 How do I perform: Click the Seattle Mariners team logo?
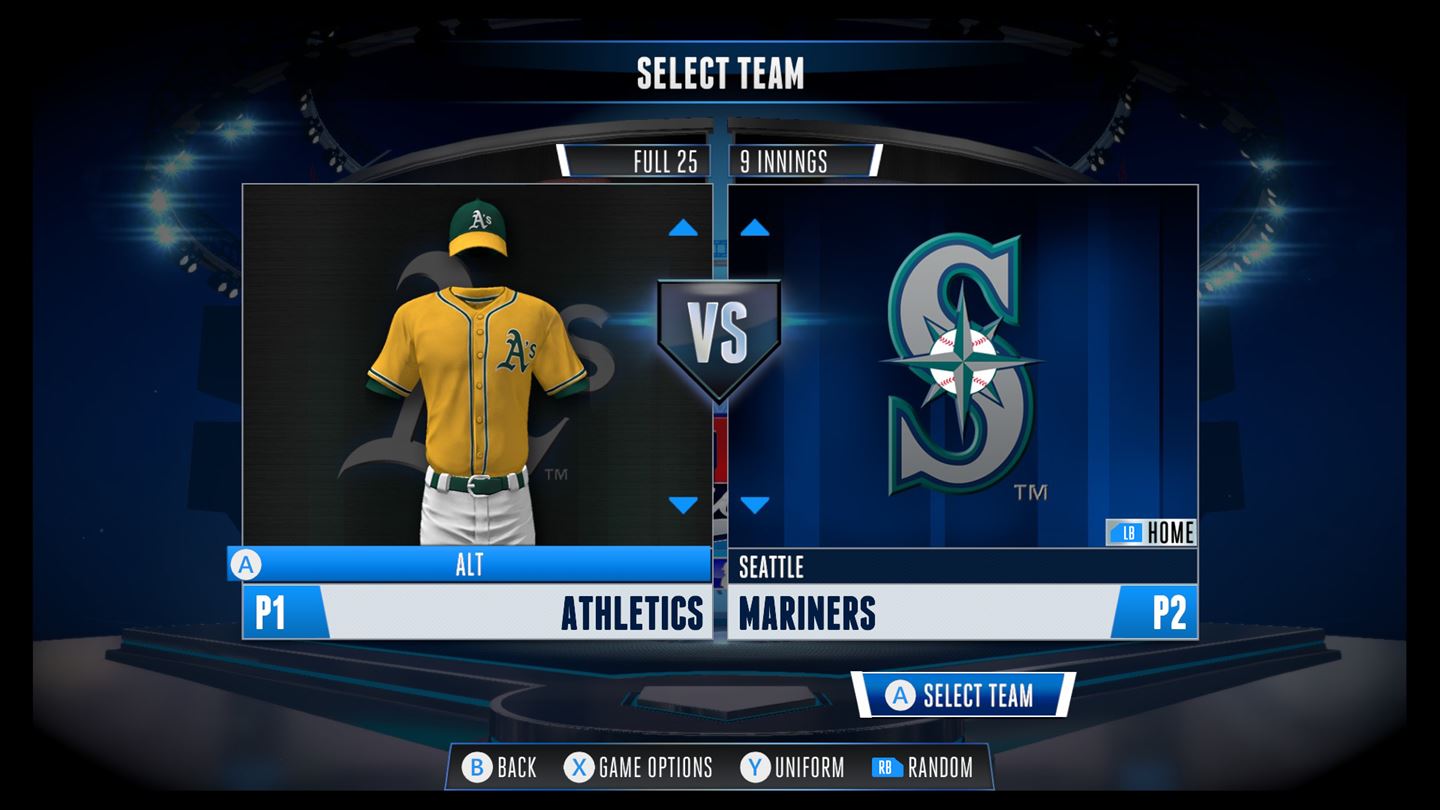pyautogui.click(x=965, y=360)
